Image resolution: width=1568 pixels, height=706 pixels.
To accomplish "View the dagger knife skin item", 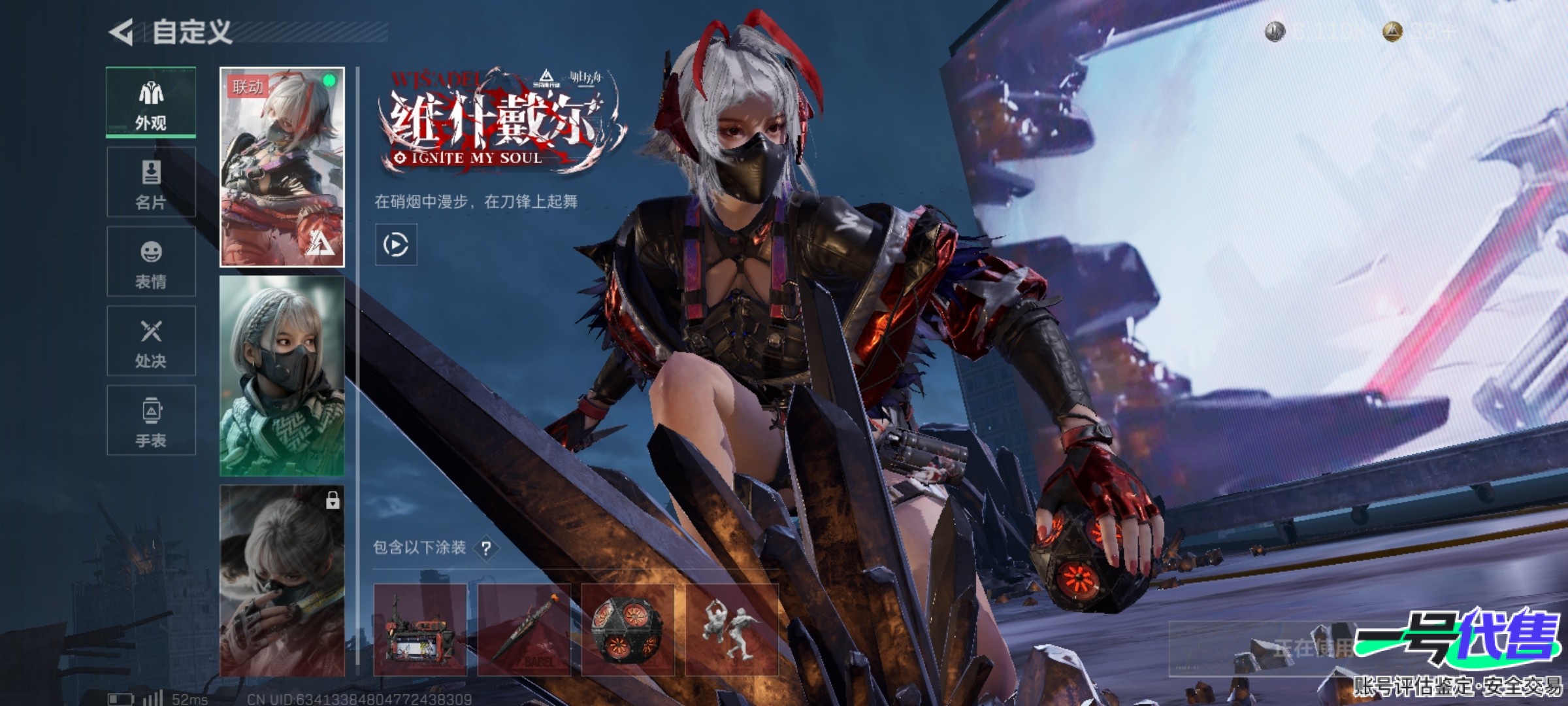I will pyautogui.click(x=524, y=630).
